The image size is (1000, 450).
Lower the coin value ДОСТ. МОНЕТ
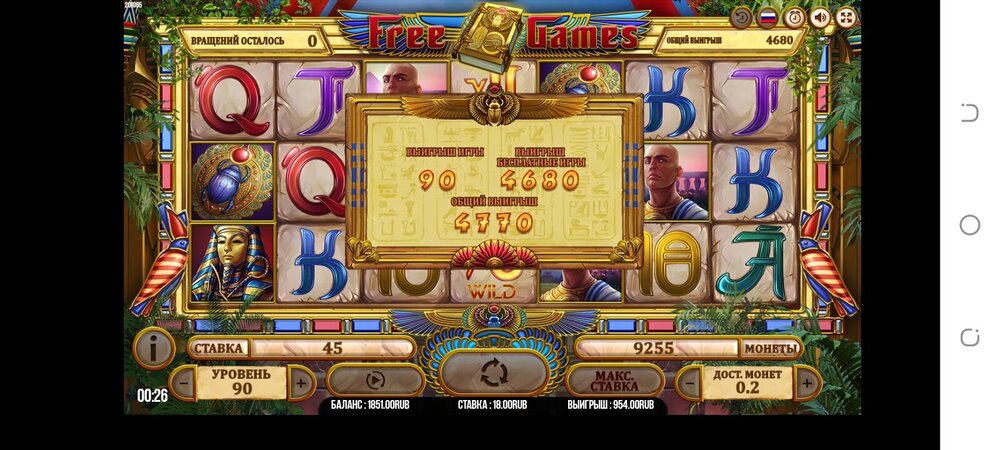[x=688, y=381]
